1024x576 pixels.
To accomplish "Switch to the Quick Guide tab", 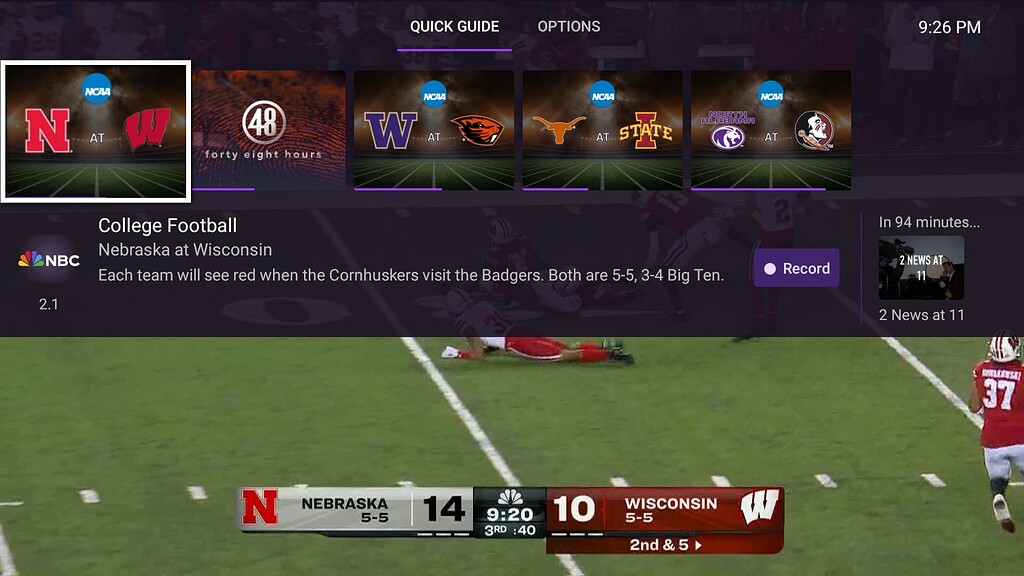I will click(x=454, y=27).
